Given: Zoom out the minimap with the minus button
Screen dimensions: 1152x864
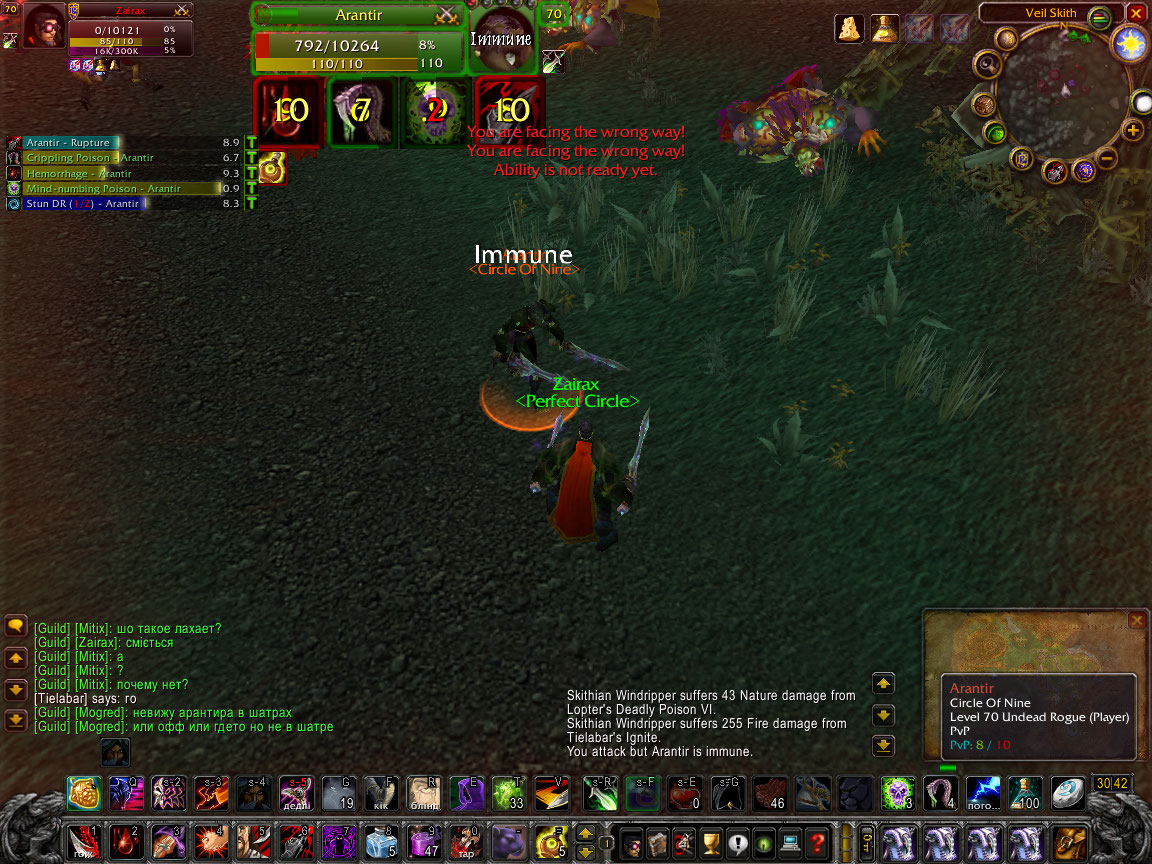Looking at the screenshot, I should (x=1107, y=157).
